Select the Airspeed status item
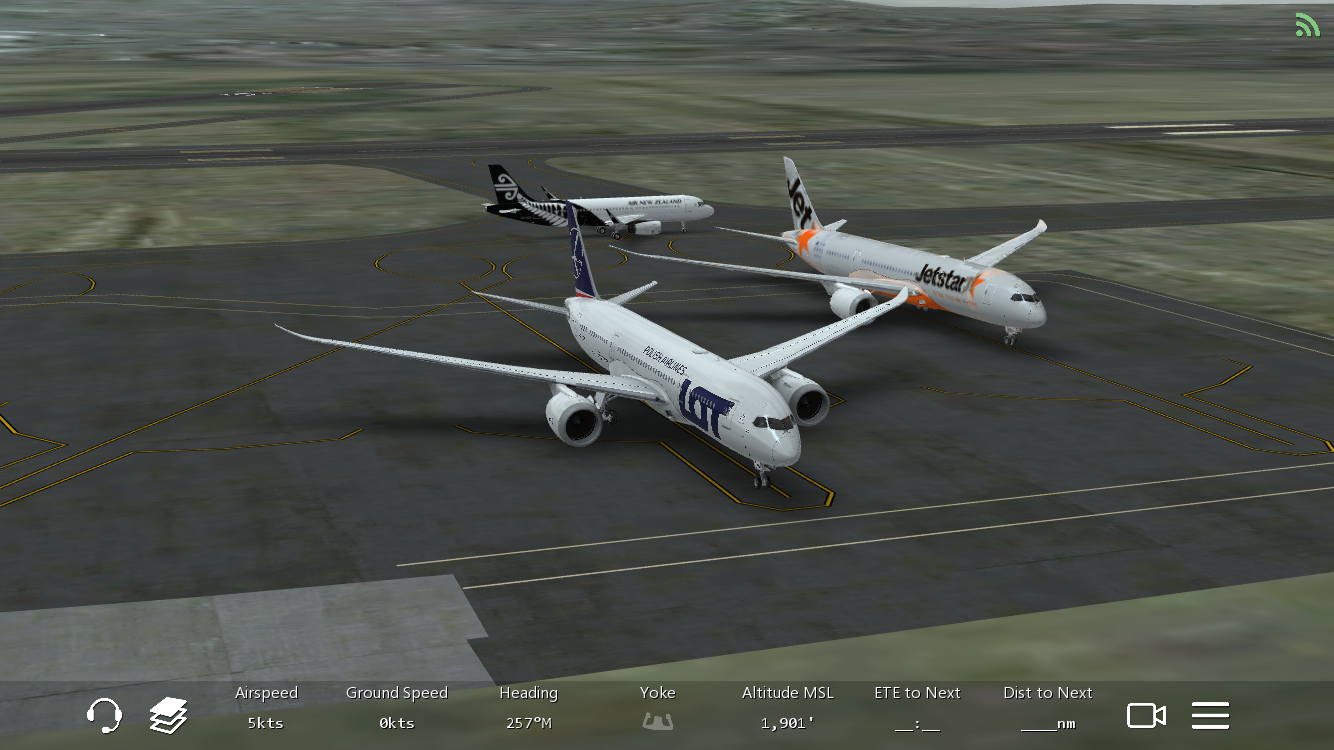This screenshot has width=1334, height=750. (266, 708)
